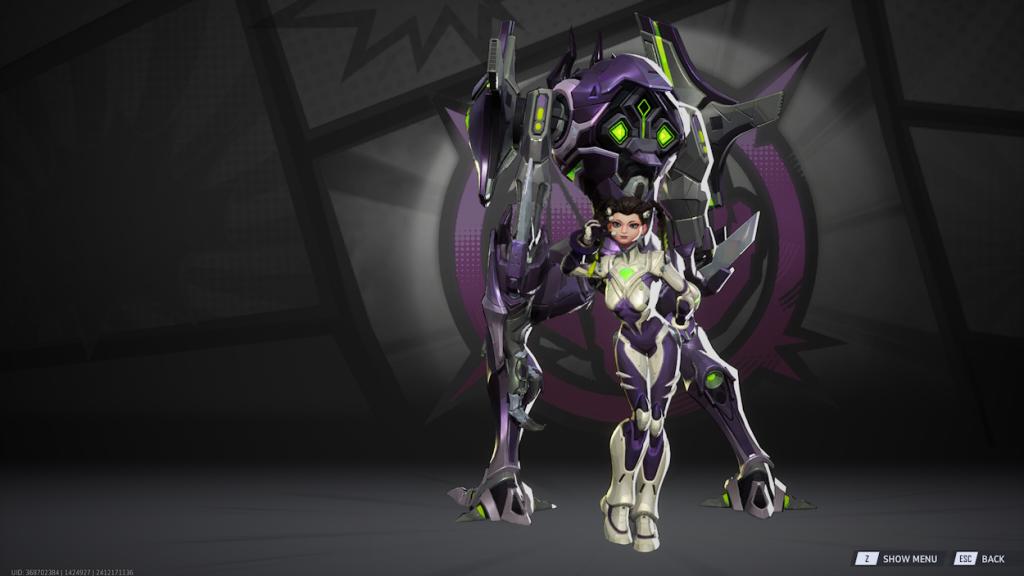Go back to the previous screen
The height and width of the screenshot is (576, 1024).
[981, 559]
